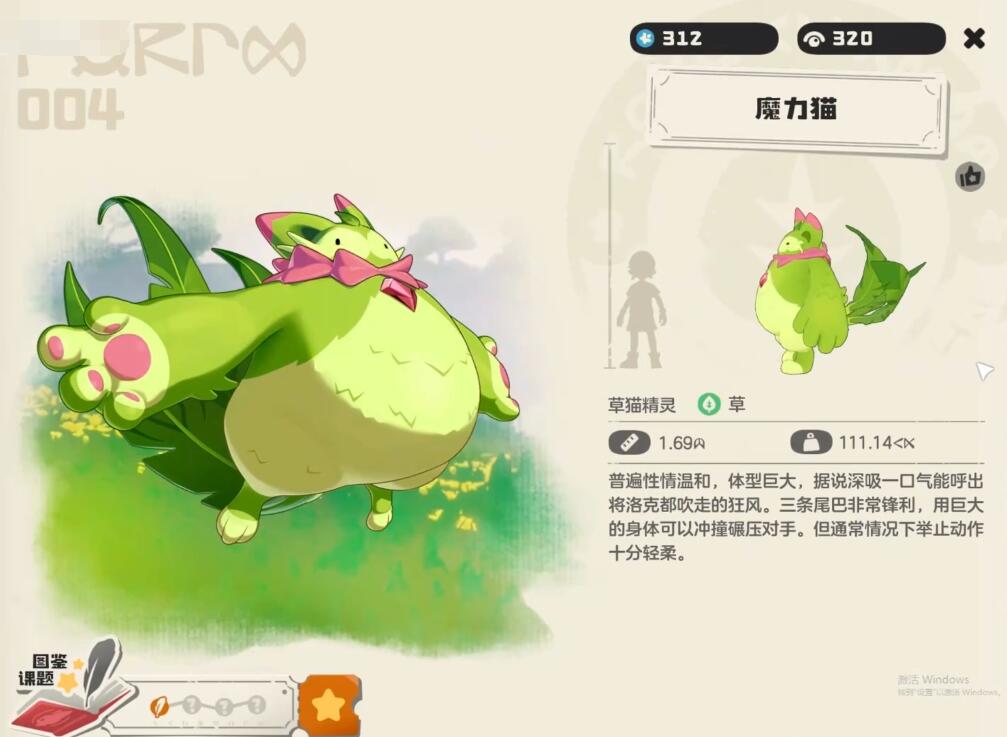Viewport: 1007px width, 737px height.
Task: Give a thumbs-up like to 魔力猫
Action: [969, 177]
